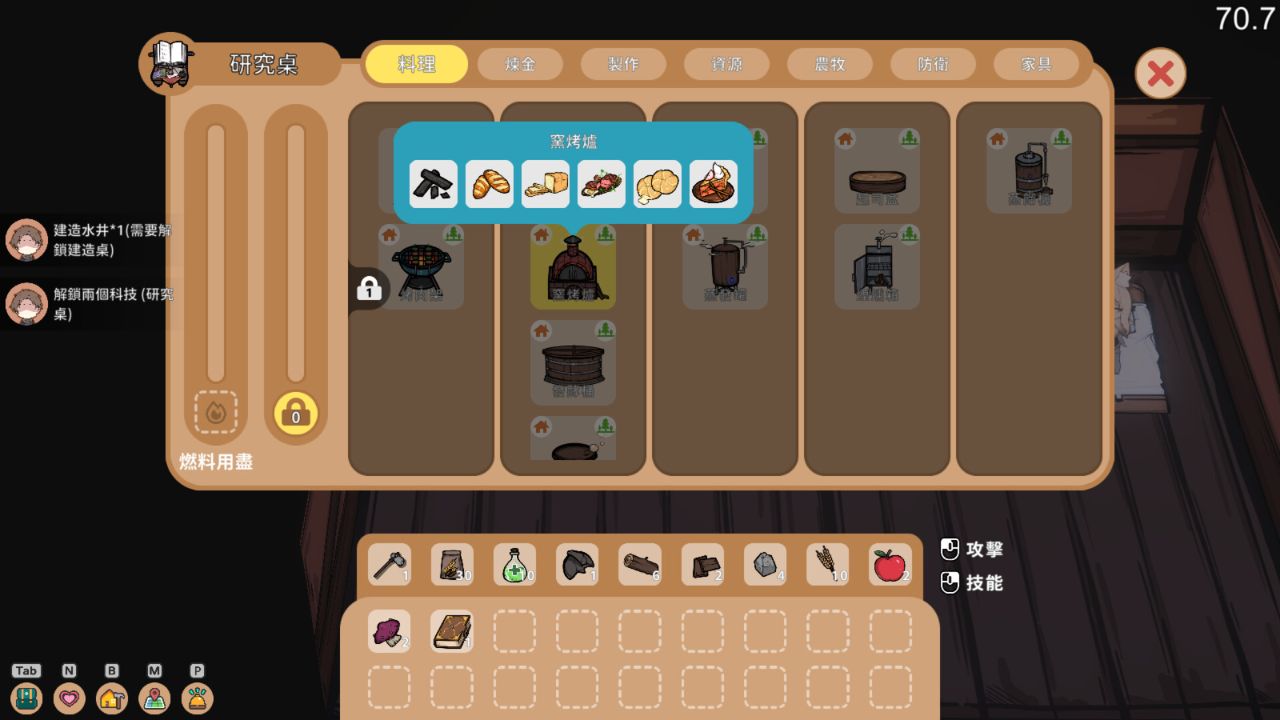Select the research book in the inventory

451,630
